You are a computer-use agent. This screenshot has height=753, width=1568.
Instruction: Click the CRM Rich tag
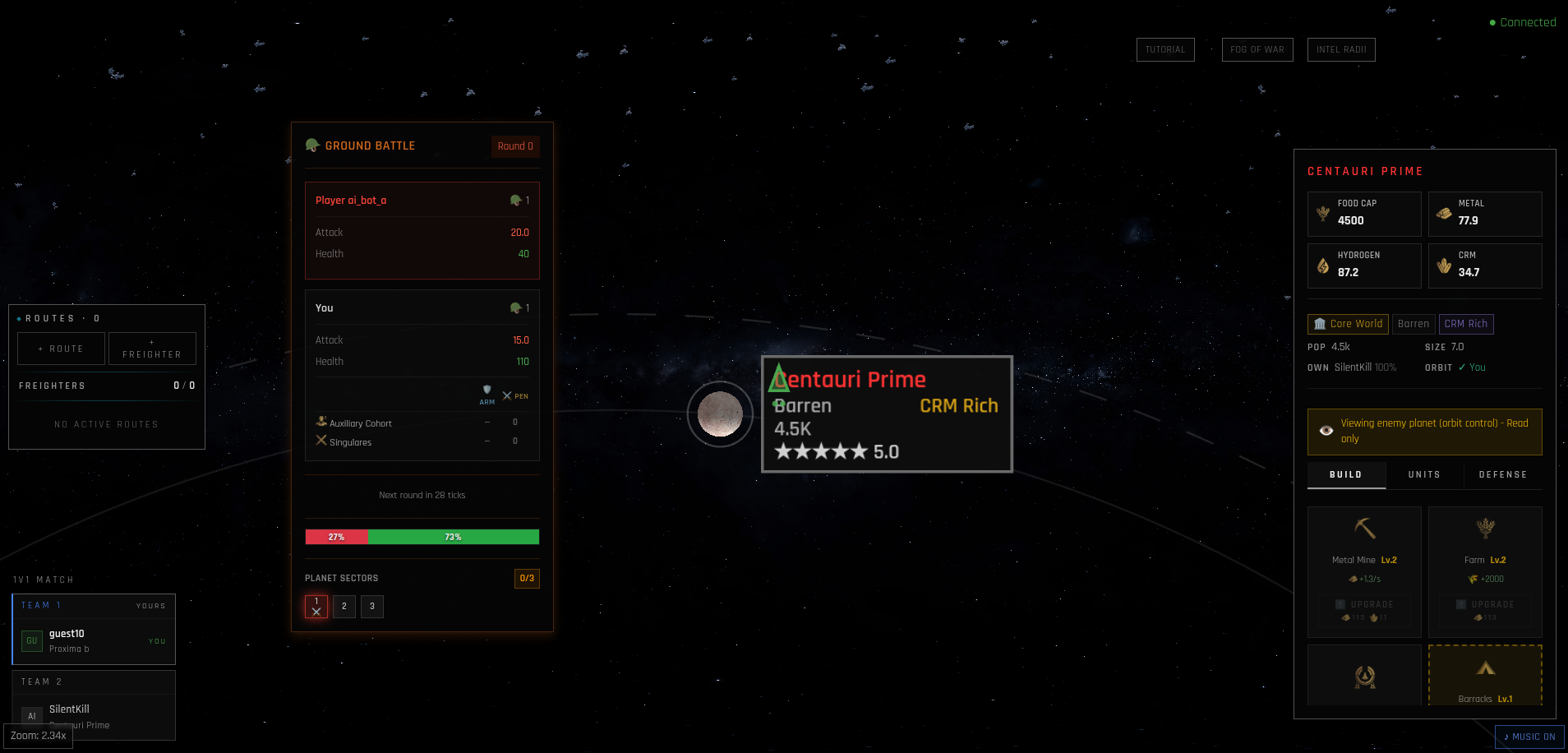(x=1465, y=324)
